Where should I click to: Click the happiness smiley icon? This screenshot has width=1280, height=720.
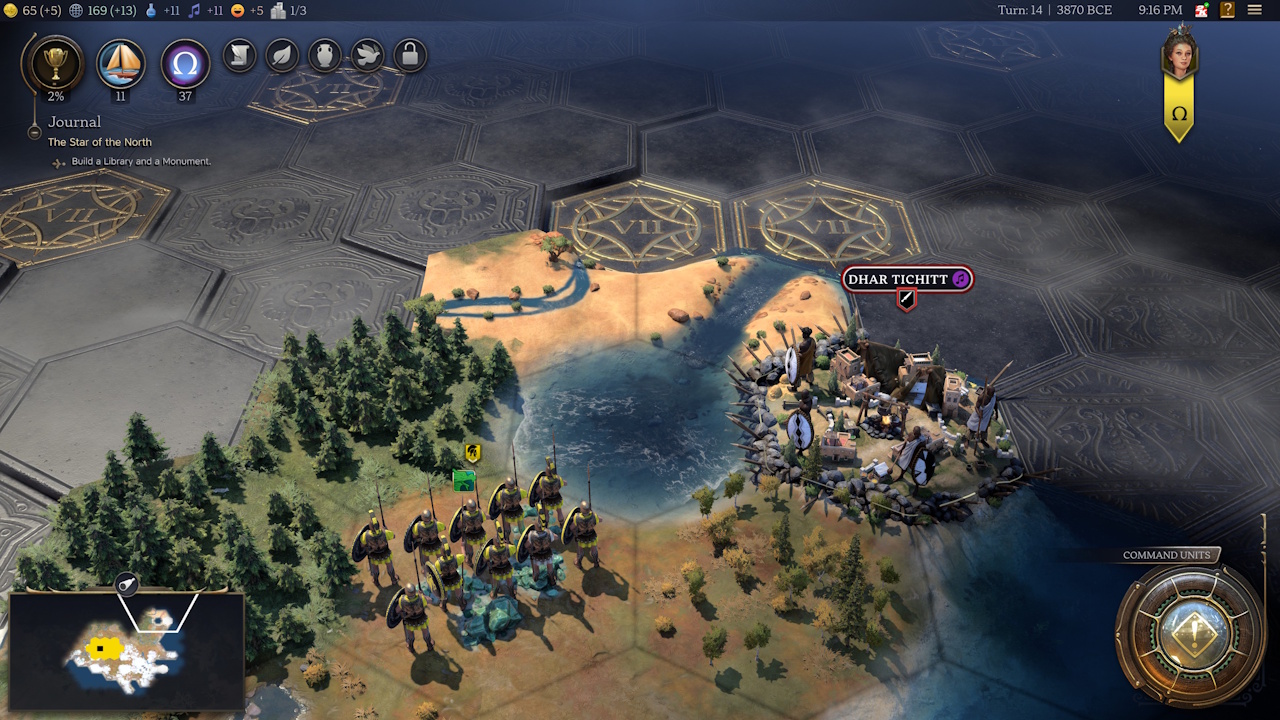tap(238, 11)
